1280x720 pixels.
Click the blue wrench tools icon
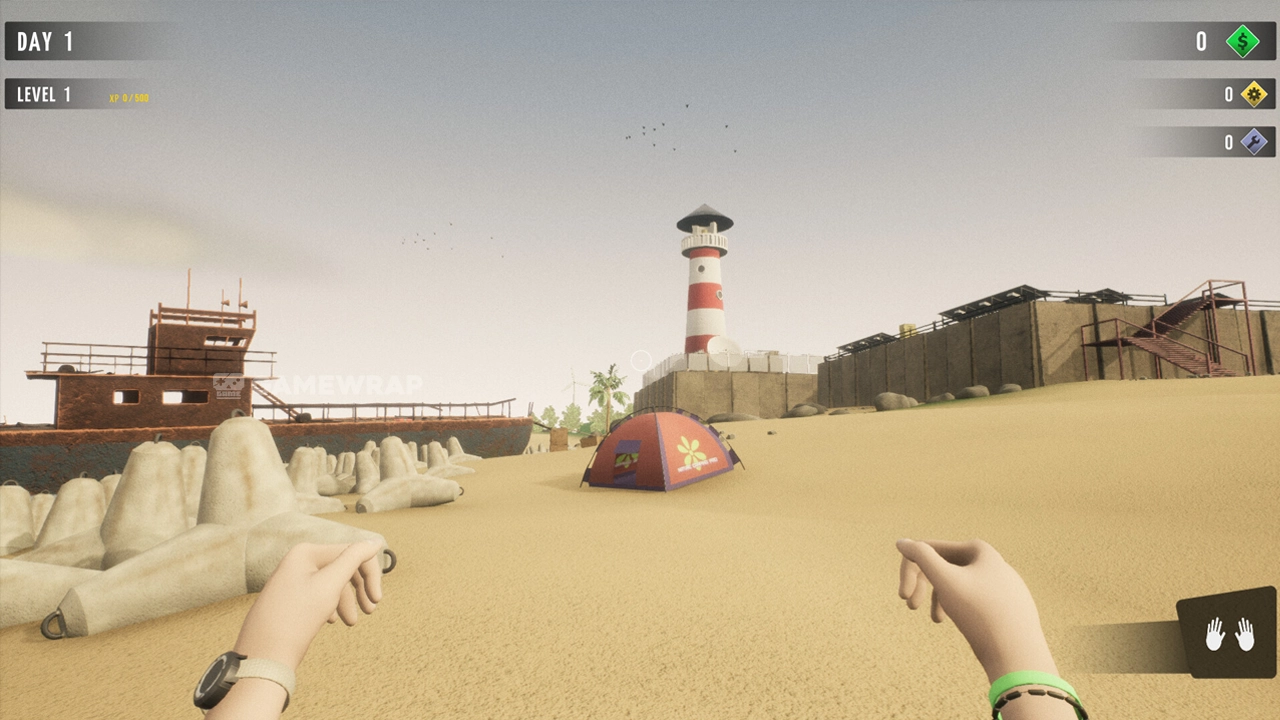1253,142
